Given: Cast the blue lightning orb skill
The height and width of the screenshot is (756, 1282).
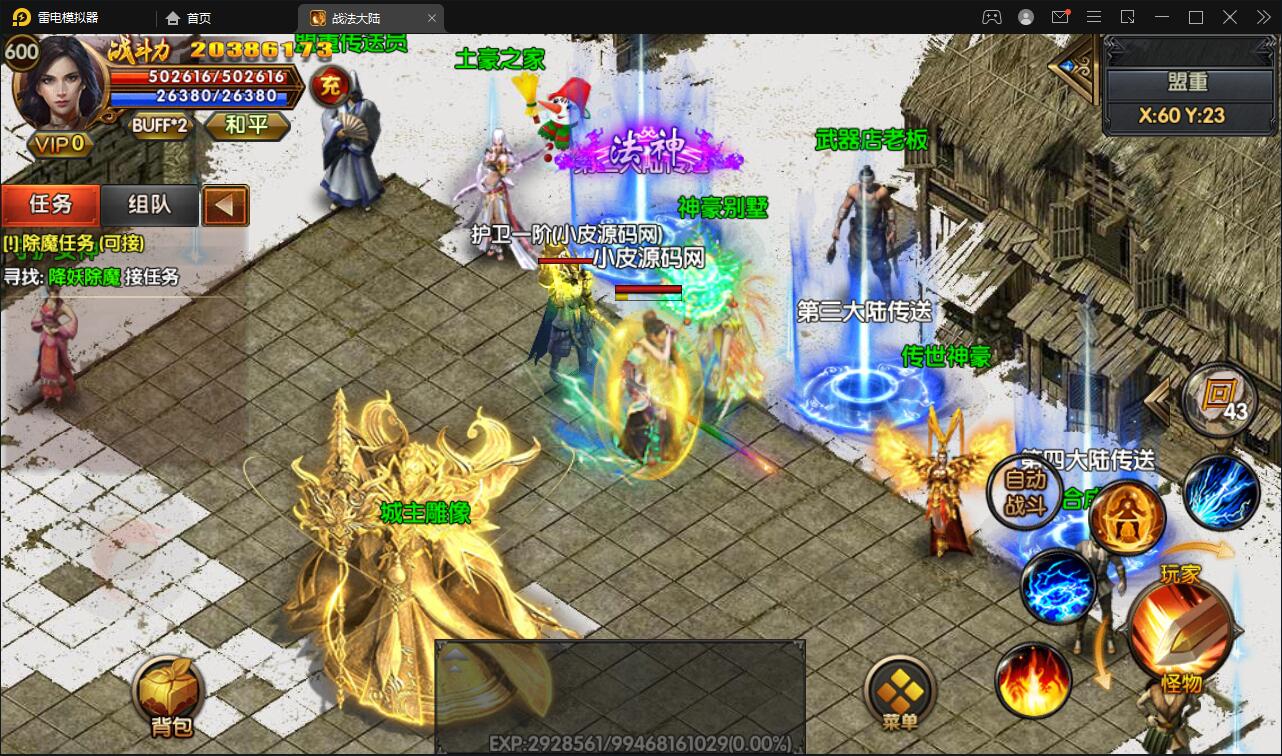Looking at the screenshot, I should pyautogui.click(x=1058, y=587).
